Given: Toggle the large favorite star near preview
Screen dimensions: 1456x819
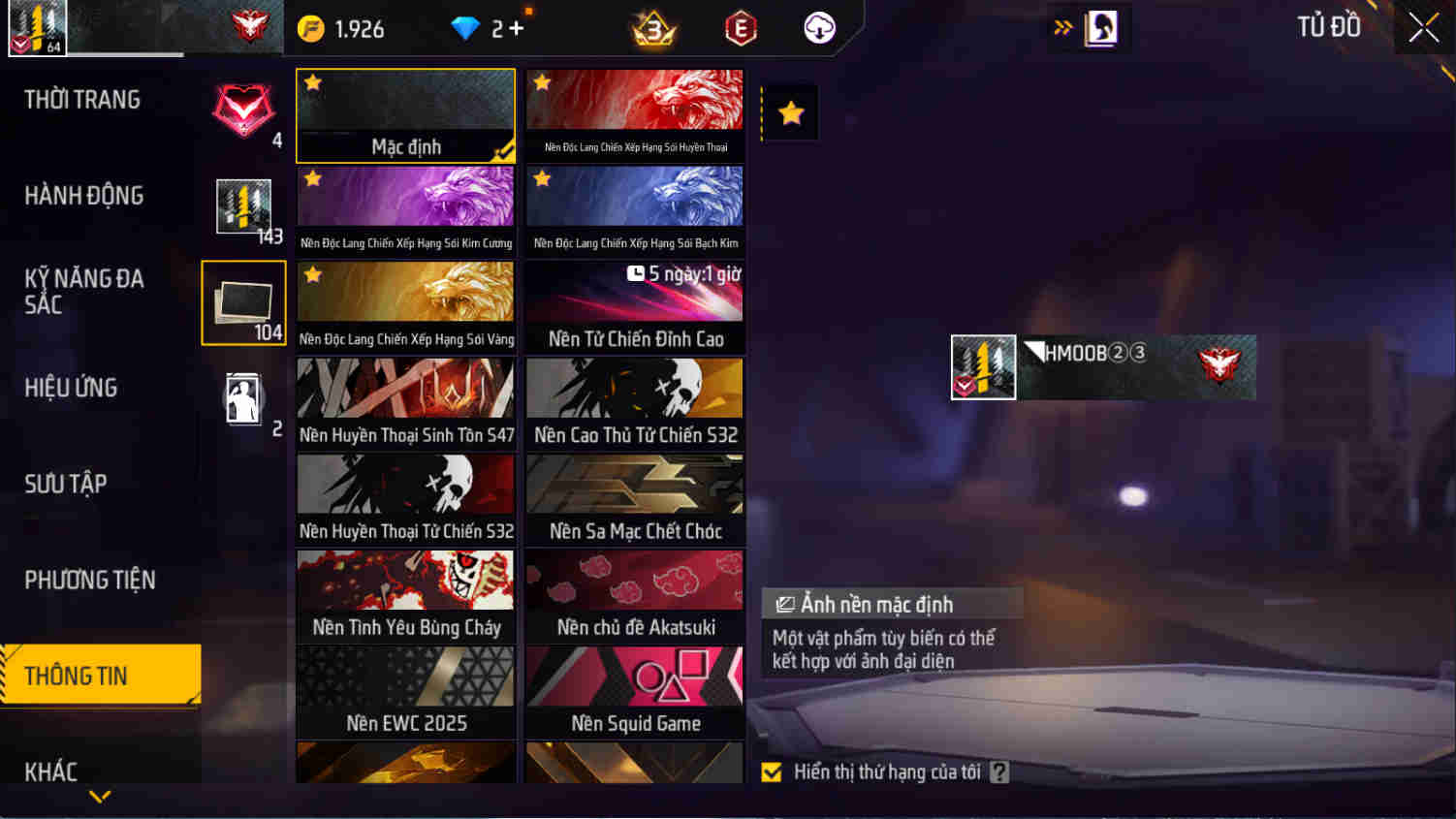Looking at the screenshot, I should (x=790, y=112).
